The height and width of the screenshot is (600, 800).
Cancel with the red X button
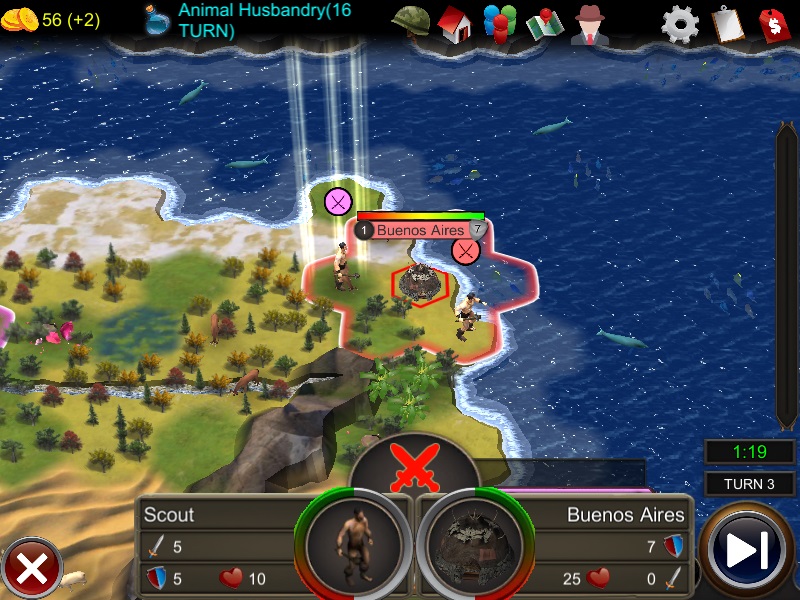(x=32, y=570)
